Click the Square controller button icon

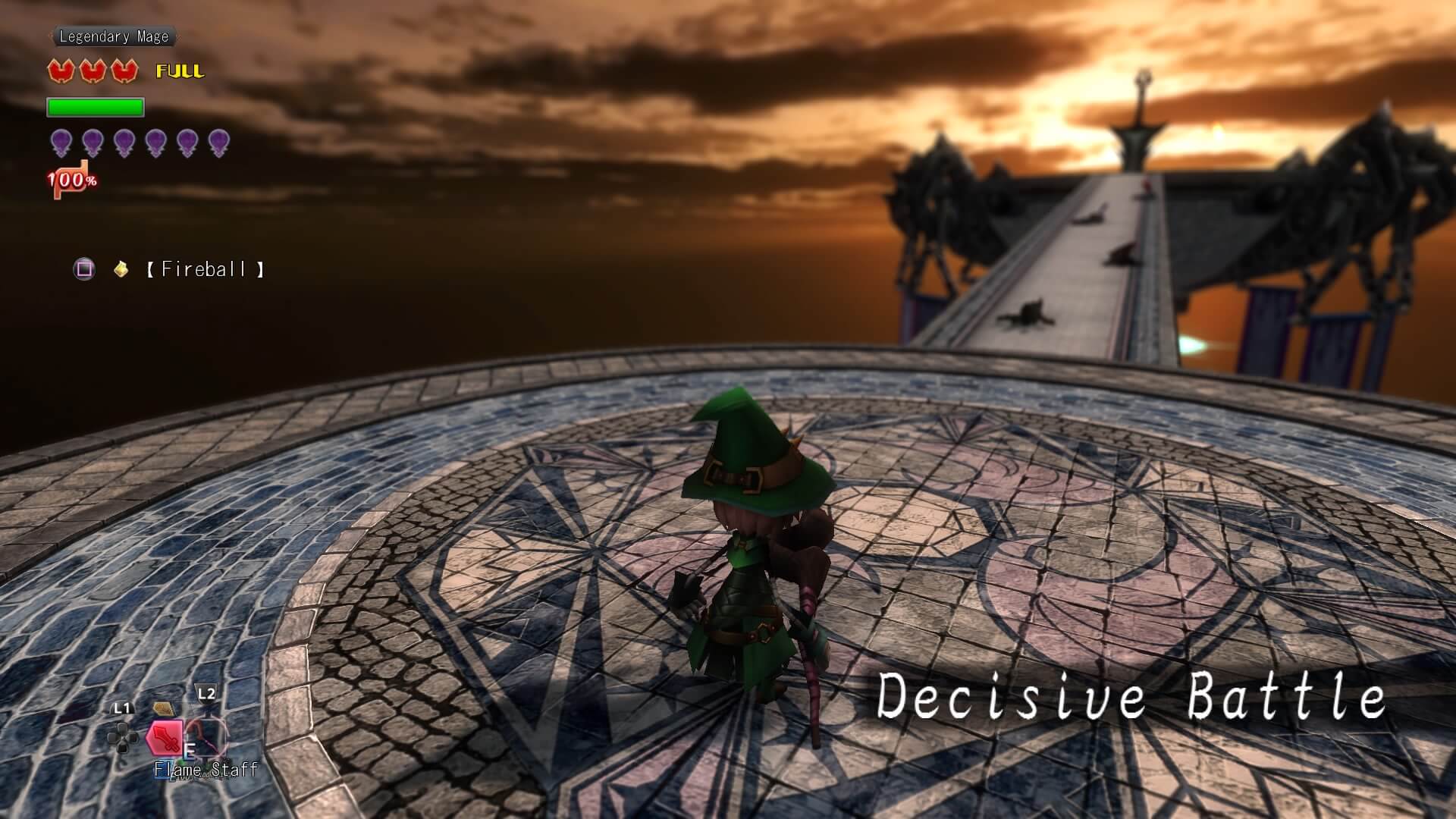(x=84, y=268)
